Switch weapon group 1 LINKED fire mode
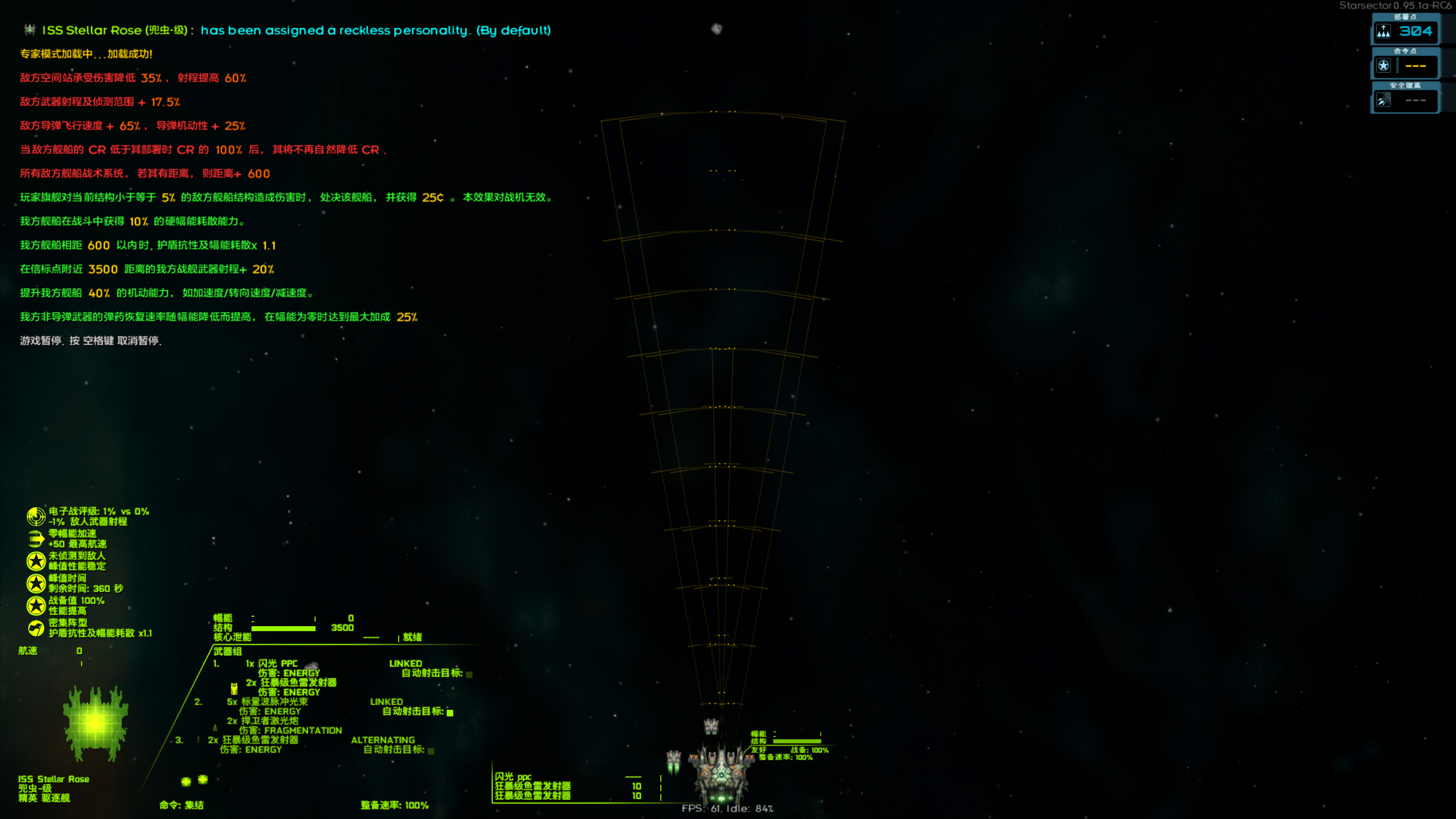 click(406, 663)
